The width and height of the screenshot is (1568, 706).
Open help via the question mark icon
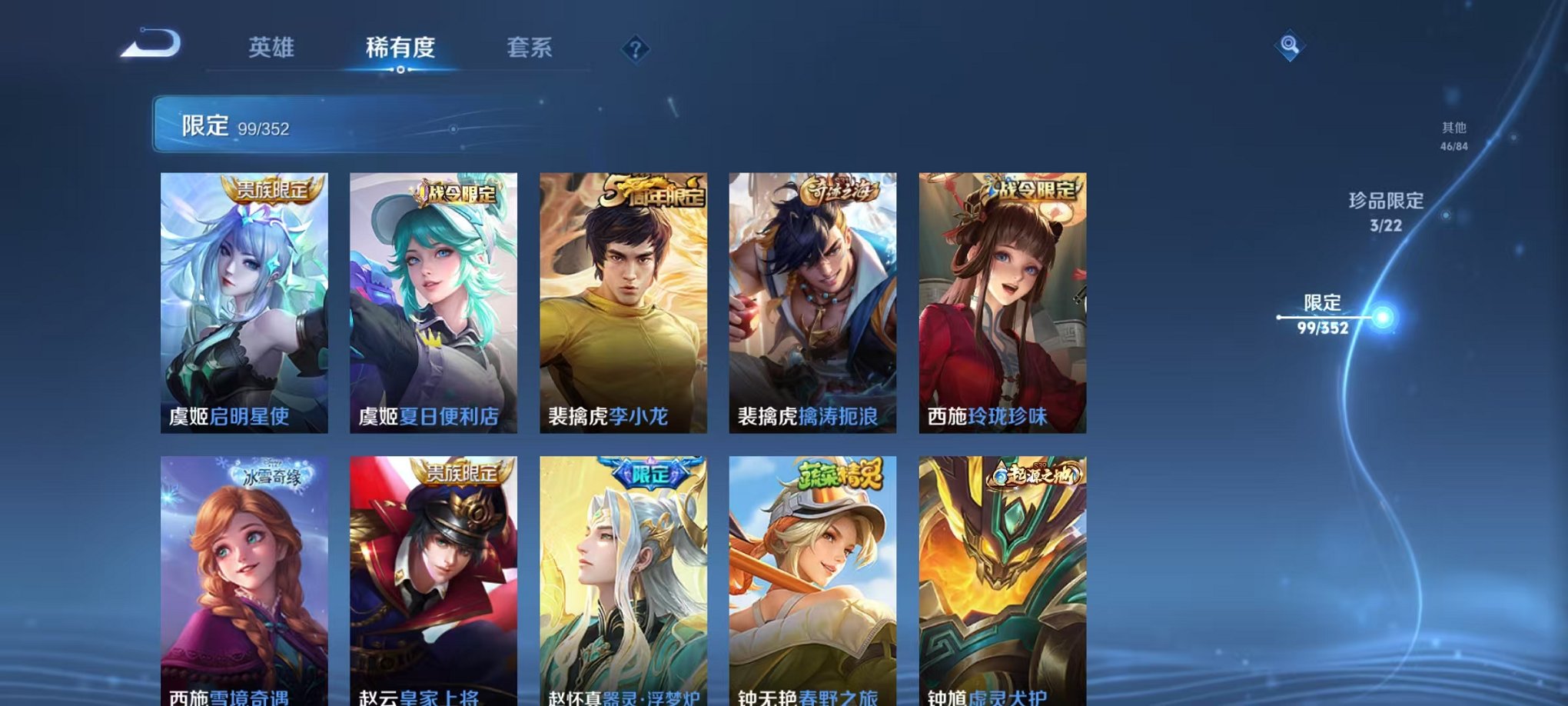click(634, 50)
